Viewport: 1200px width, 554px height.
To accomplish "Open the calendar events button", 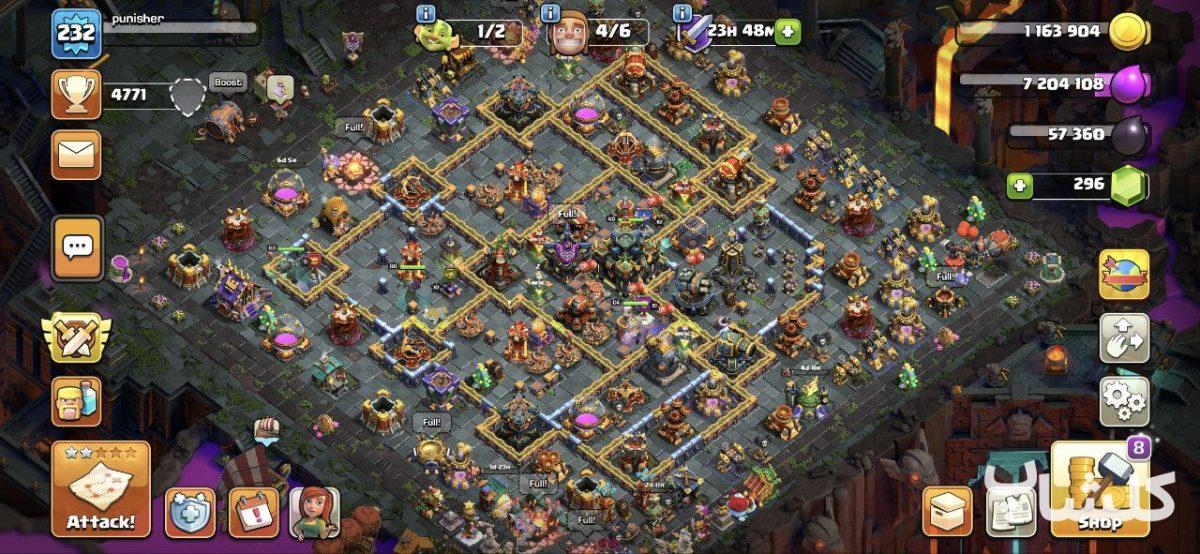I will (x=254, y=512).
